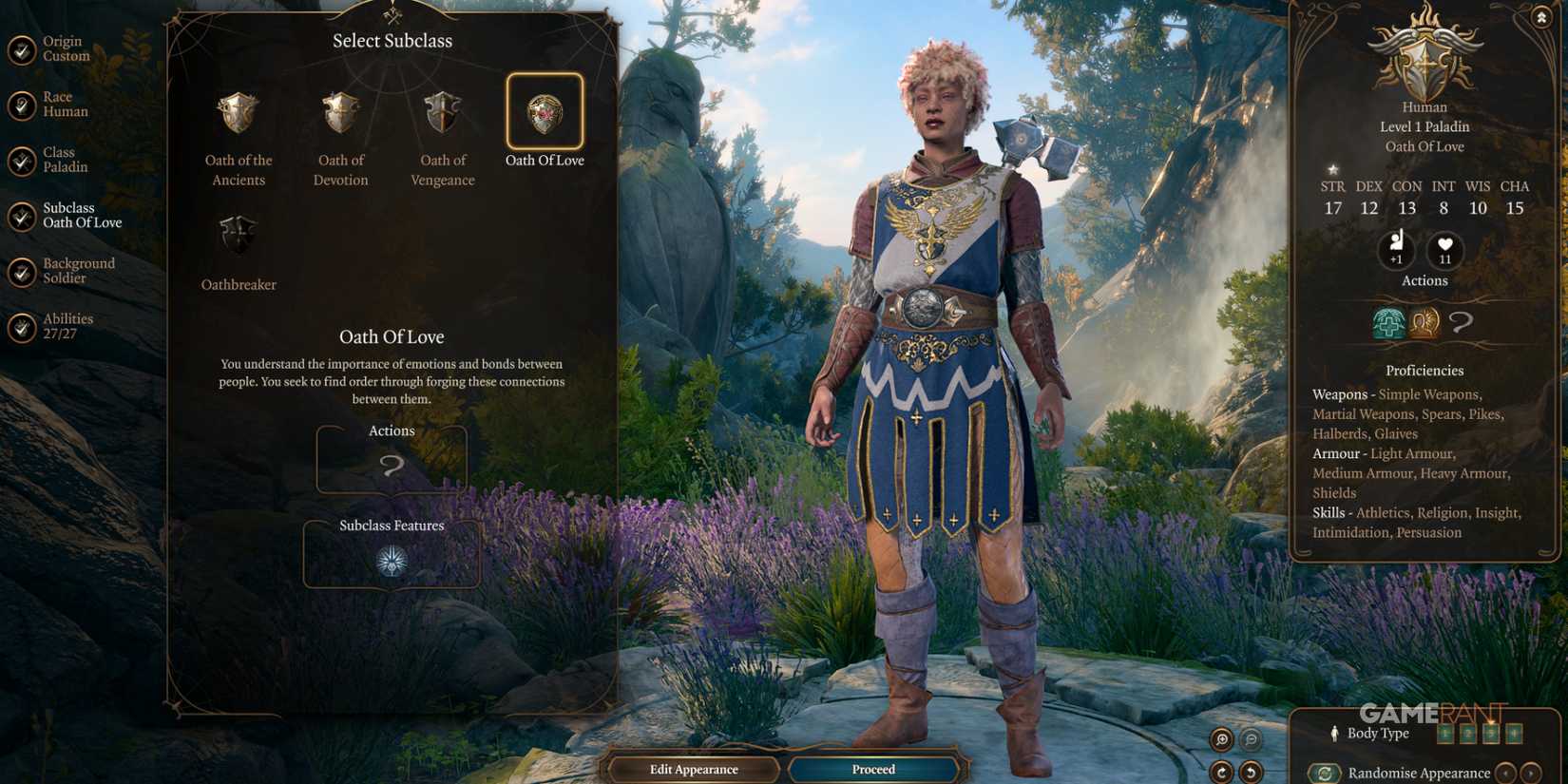Open Edit Appearance
The width and height of the screenshot is (1568, 784).
click(x=695, y=769)
